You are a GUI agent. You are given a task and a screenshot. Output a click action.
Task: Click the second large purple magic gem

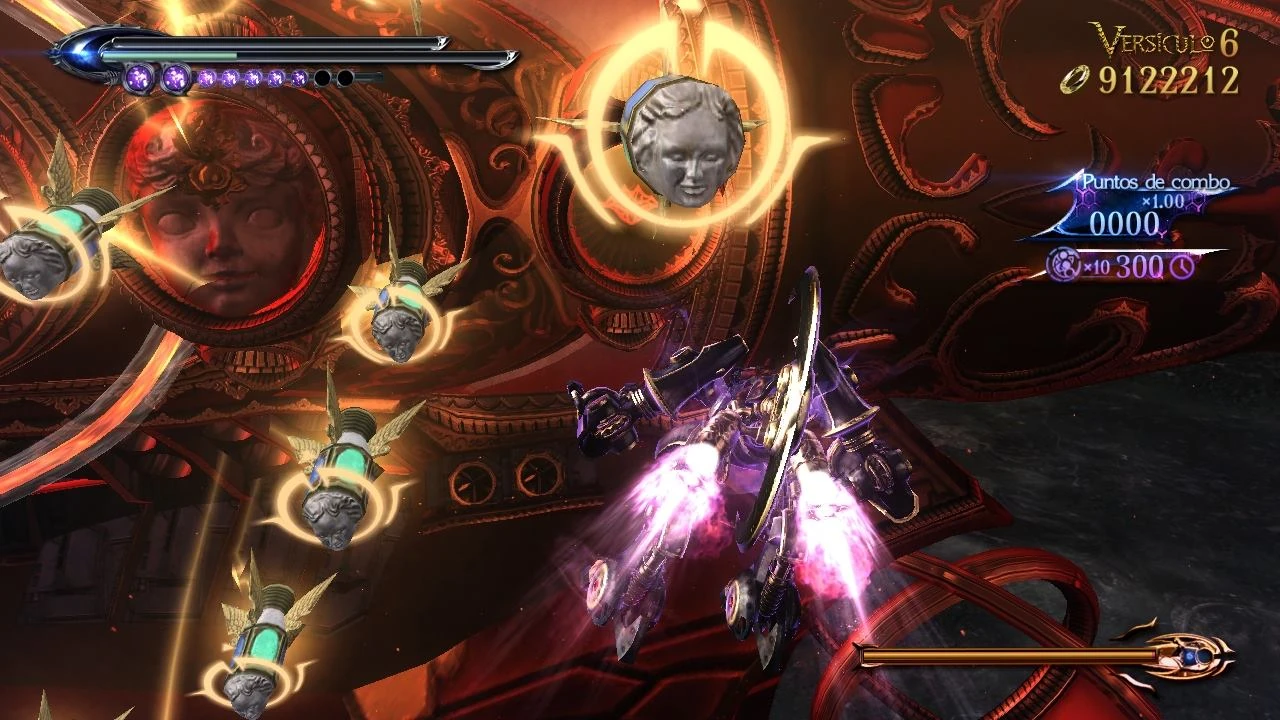click(176, 76)
